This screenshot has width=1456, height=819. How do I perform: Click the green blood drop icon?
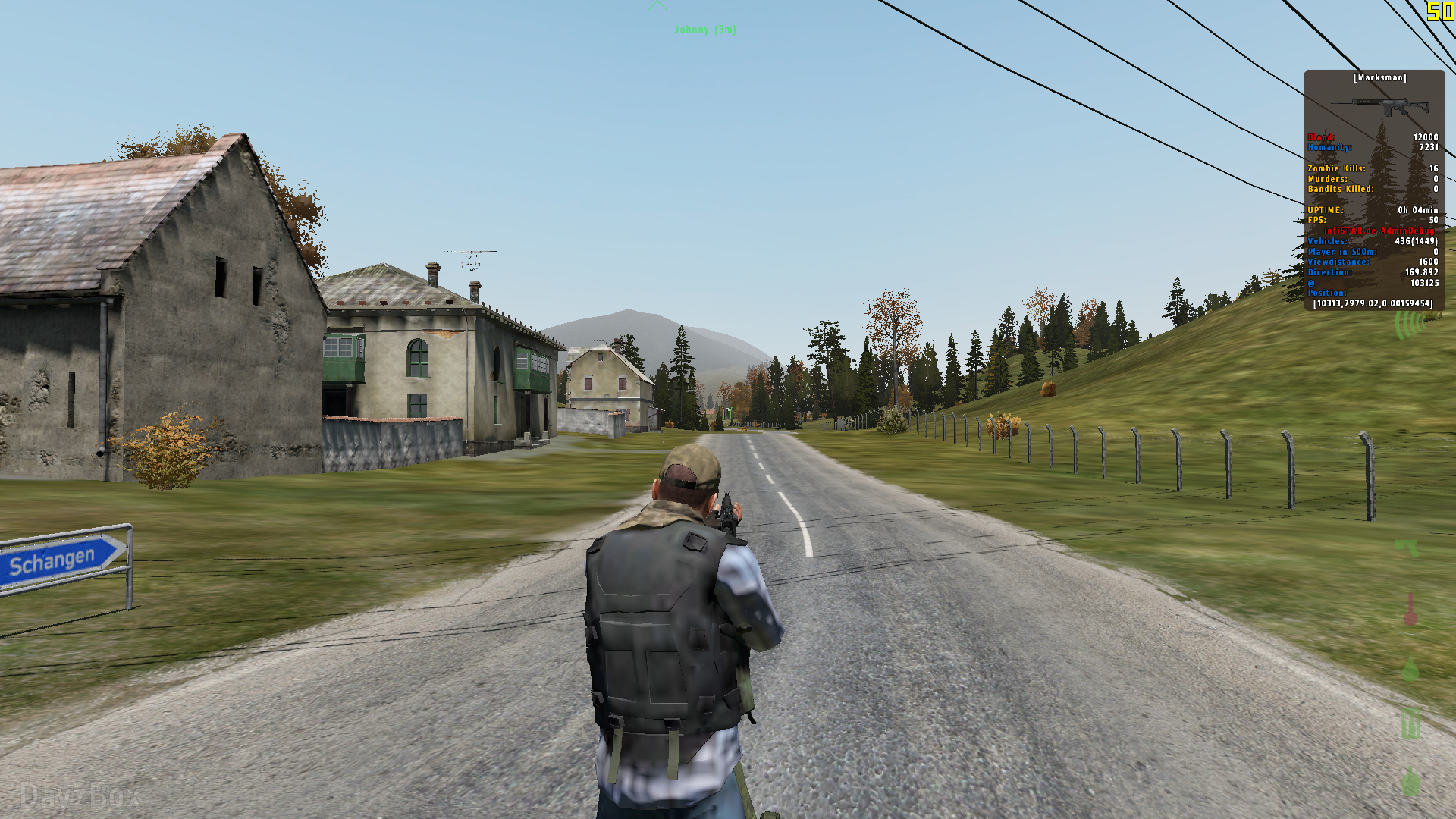pyautogui.click(x=1410, y=672)
